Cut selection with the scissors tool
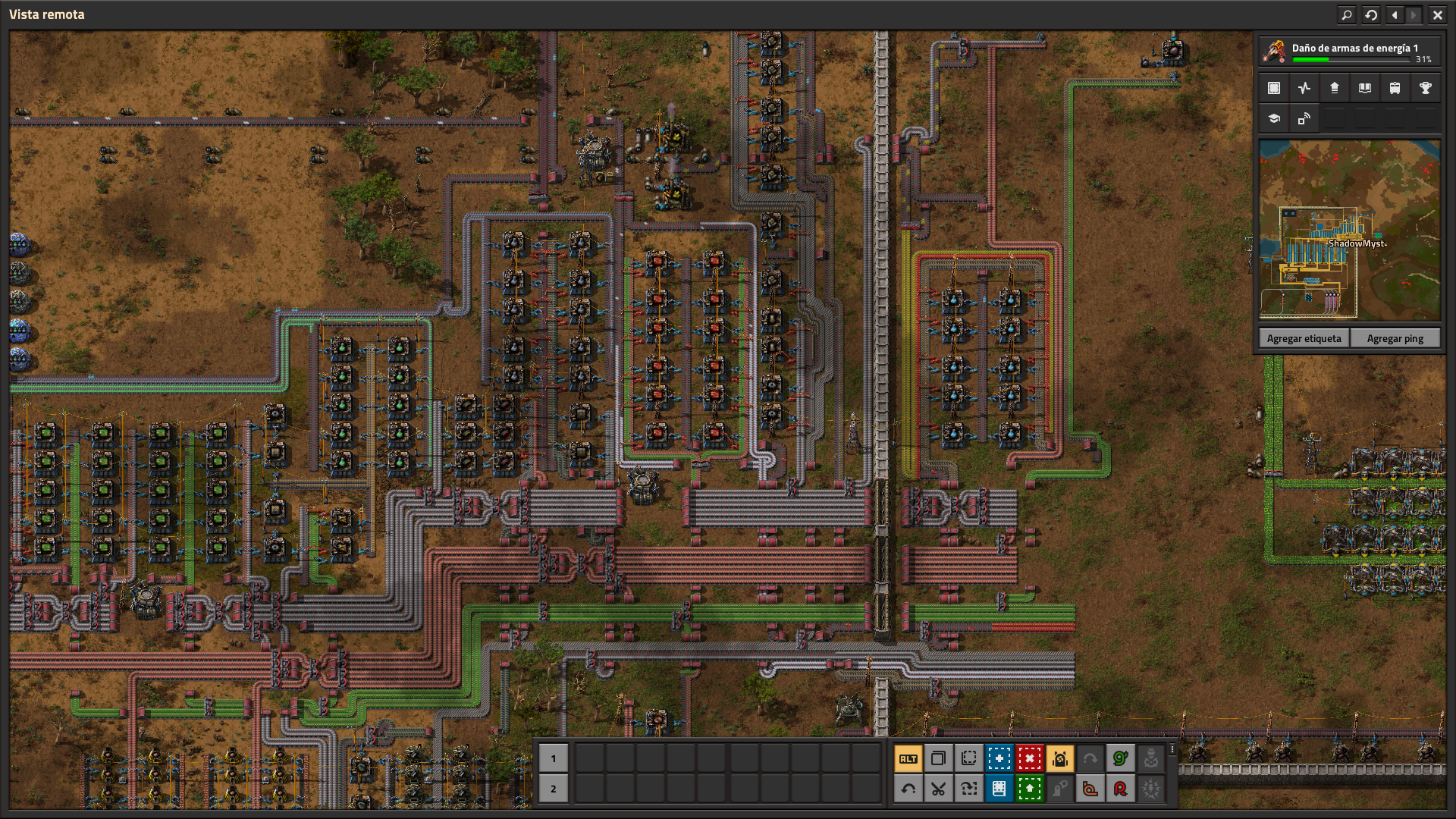This screenshot has width=1456, height=819. click(x=940, y=789)
